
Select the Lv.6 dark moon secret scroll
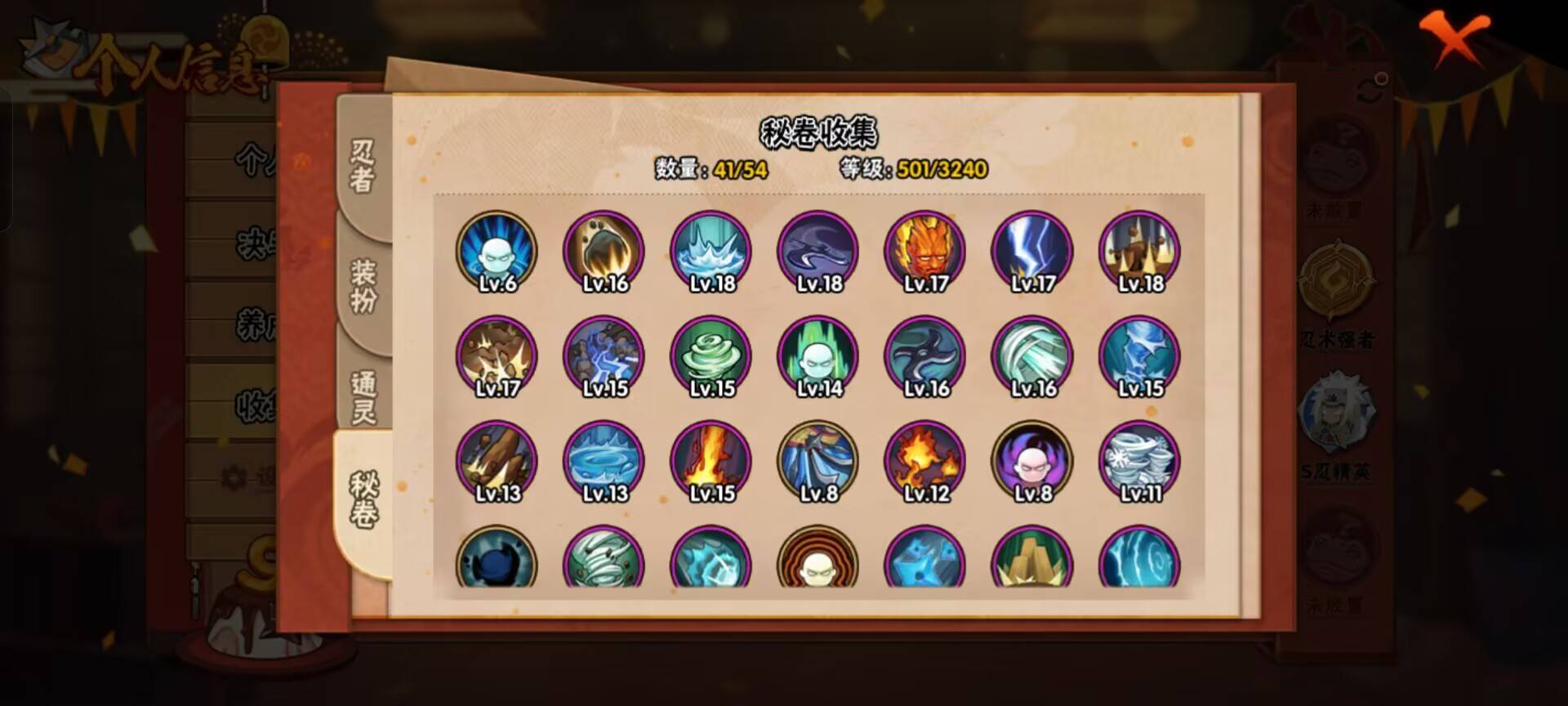496,249
